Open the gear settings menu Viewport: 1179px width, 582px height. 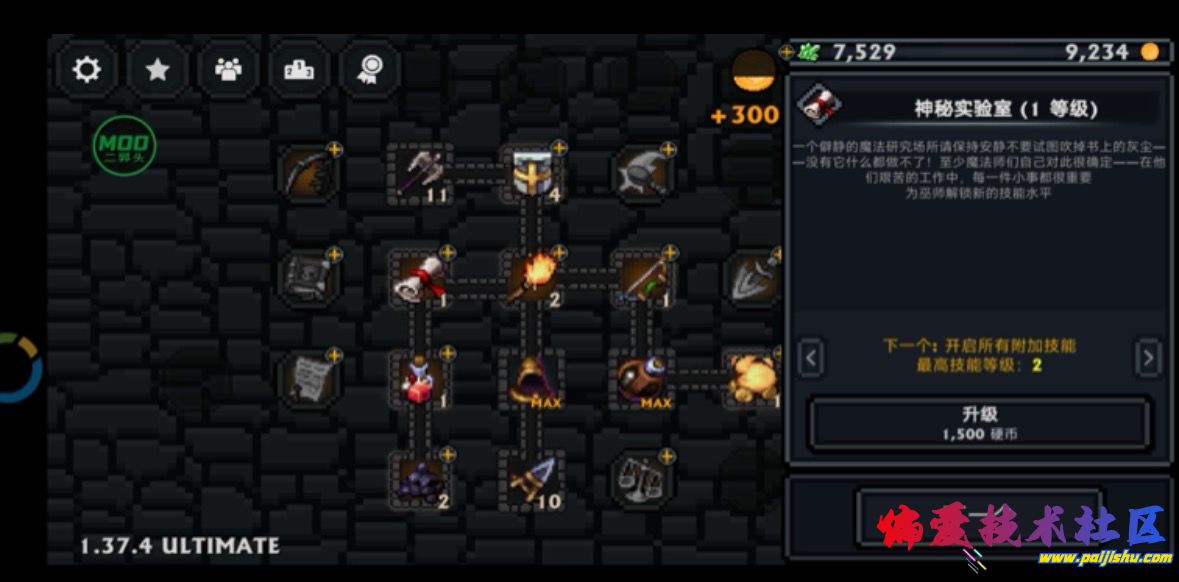click(87, 69)
